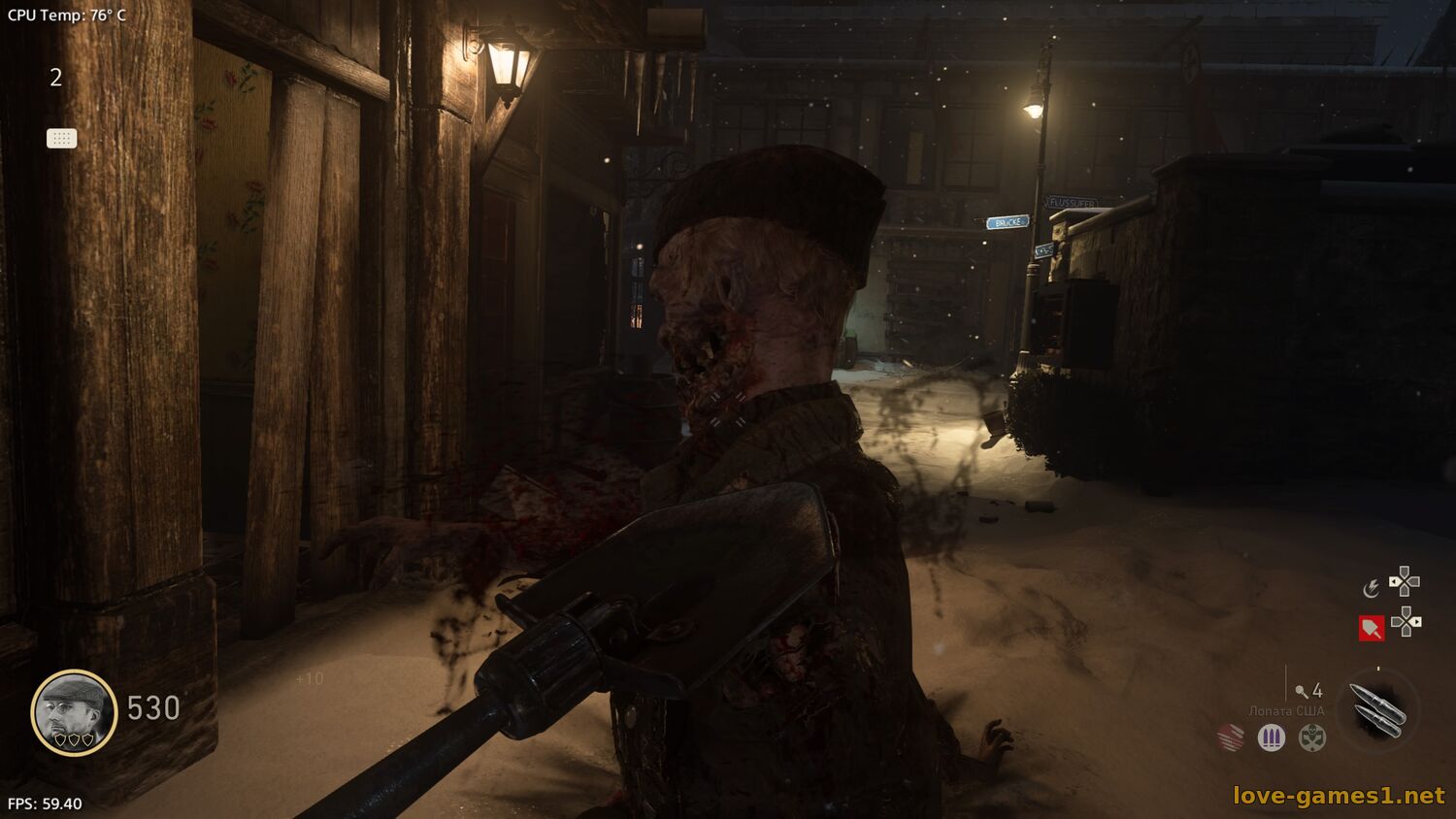Click the twin bullets special ability icon
This screenshot has height=819, width=1456.
[1377, 709]
